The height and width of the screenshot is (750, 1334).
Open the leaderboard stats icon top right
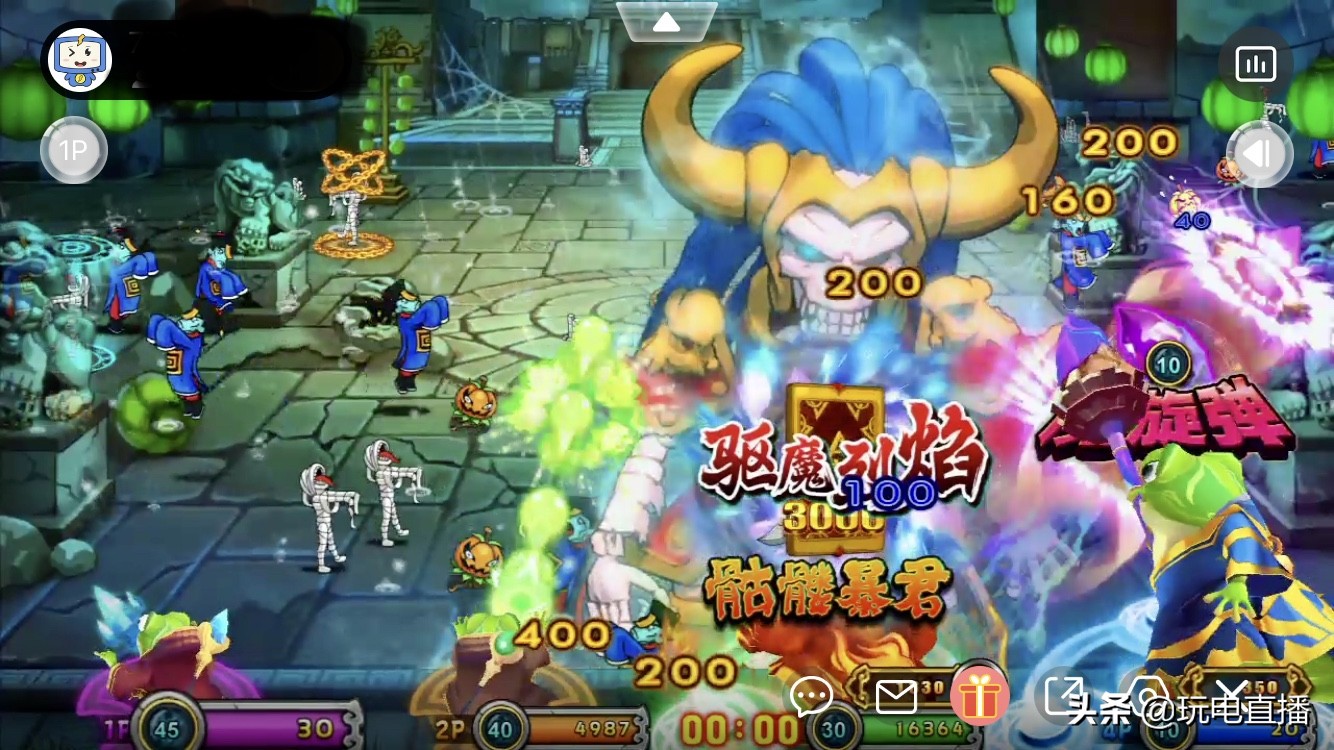[1256, 63]
